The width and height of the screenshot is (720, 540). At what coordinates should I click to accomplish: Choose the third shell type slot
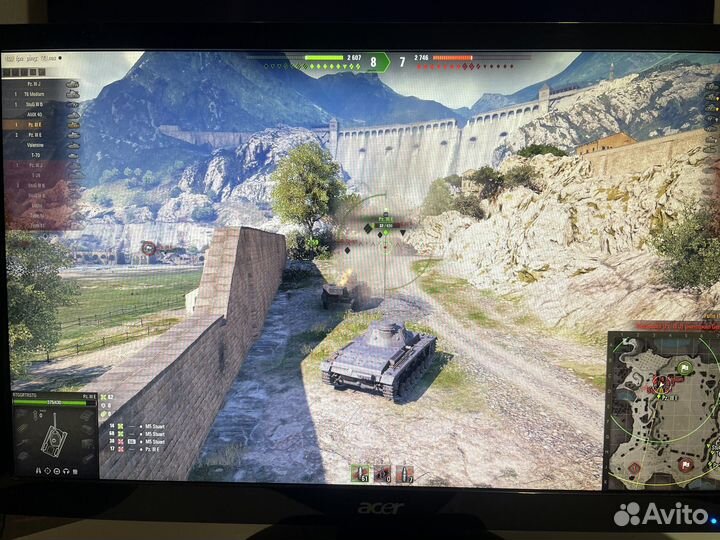pyautogui.click(x=405, y=472)
